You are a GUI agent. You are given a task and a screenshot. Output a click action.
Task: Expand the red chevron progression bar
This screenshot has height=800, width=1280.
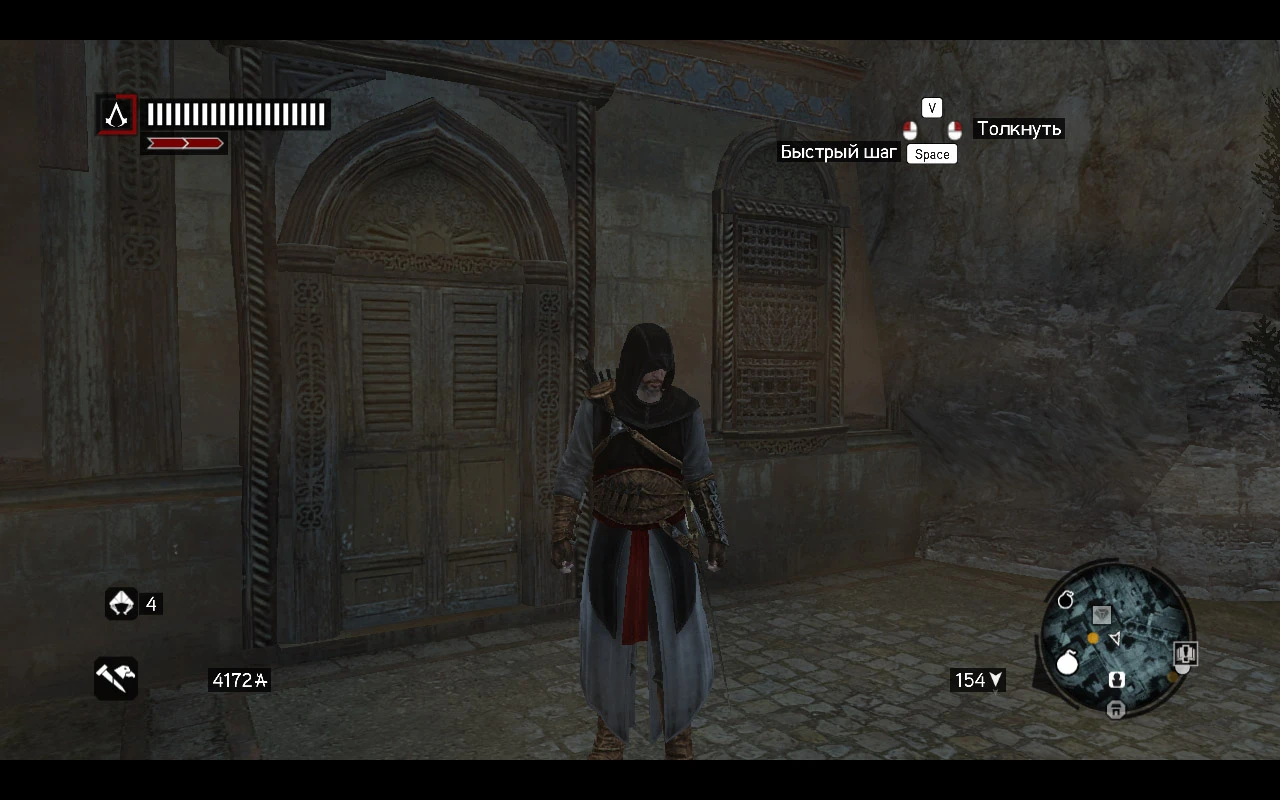[x=184, y=142]
